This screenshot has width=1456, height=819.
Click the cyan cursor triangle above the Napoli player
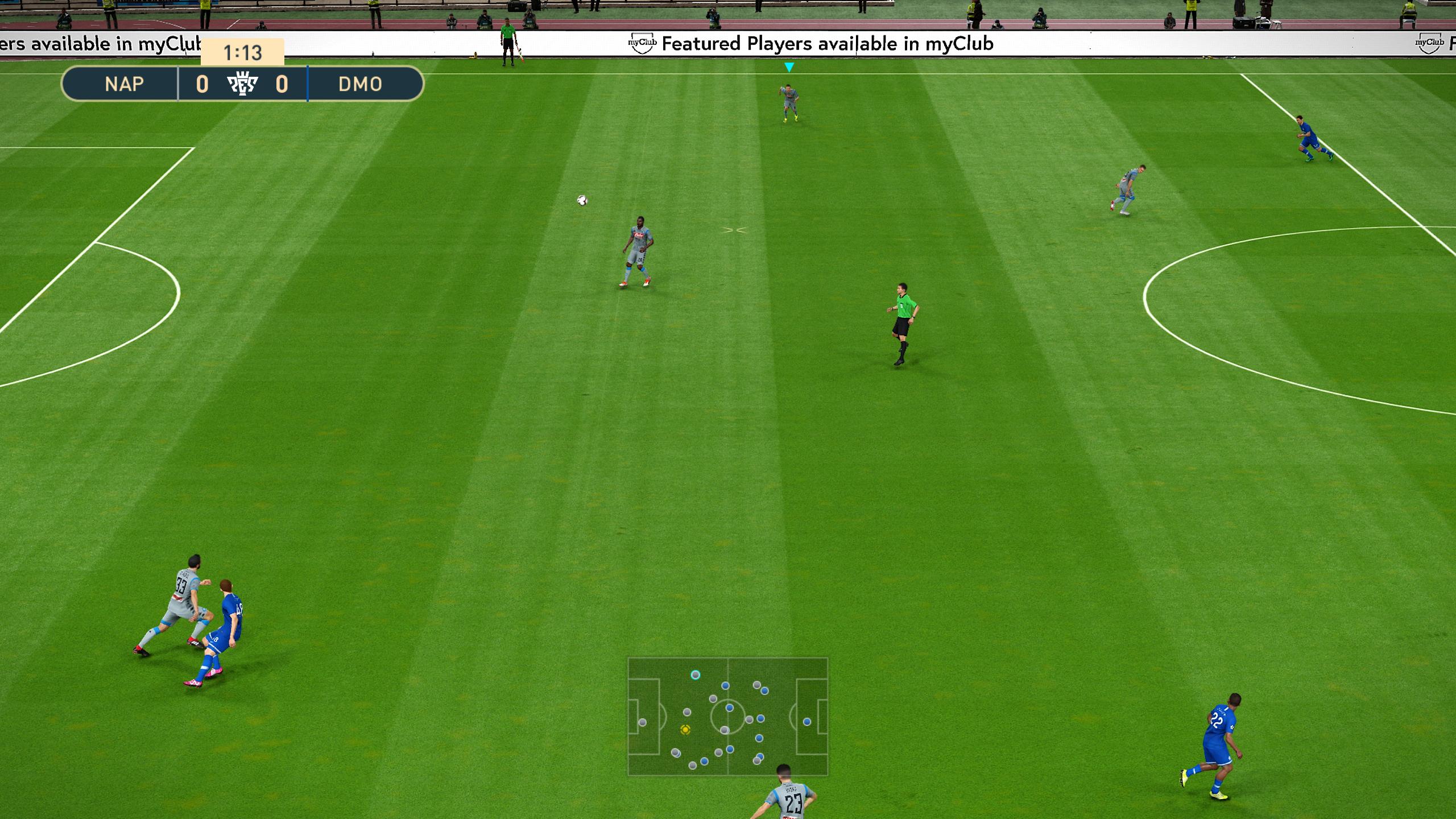coord(788,67)
